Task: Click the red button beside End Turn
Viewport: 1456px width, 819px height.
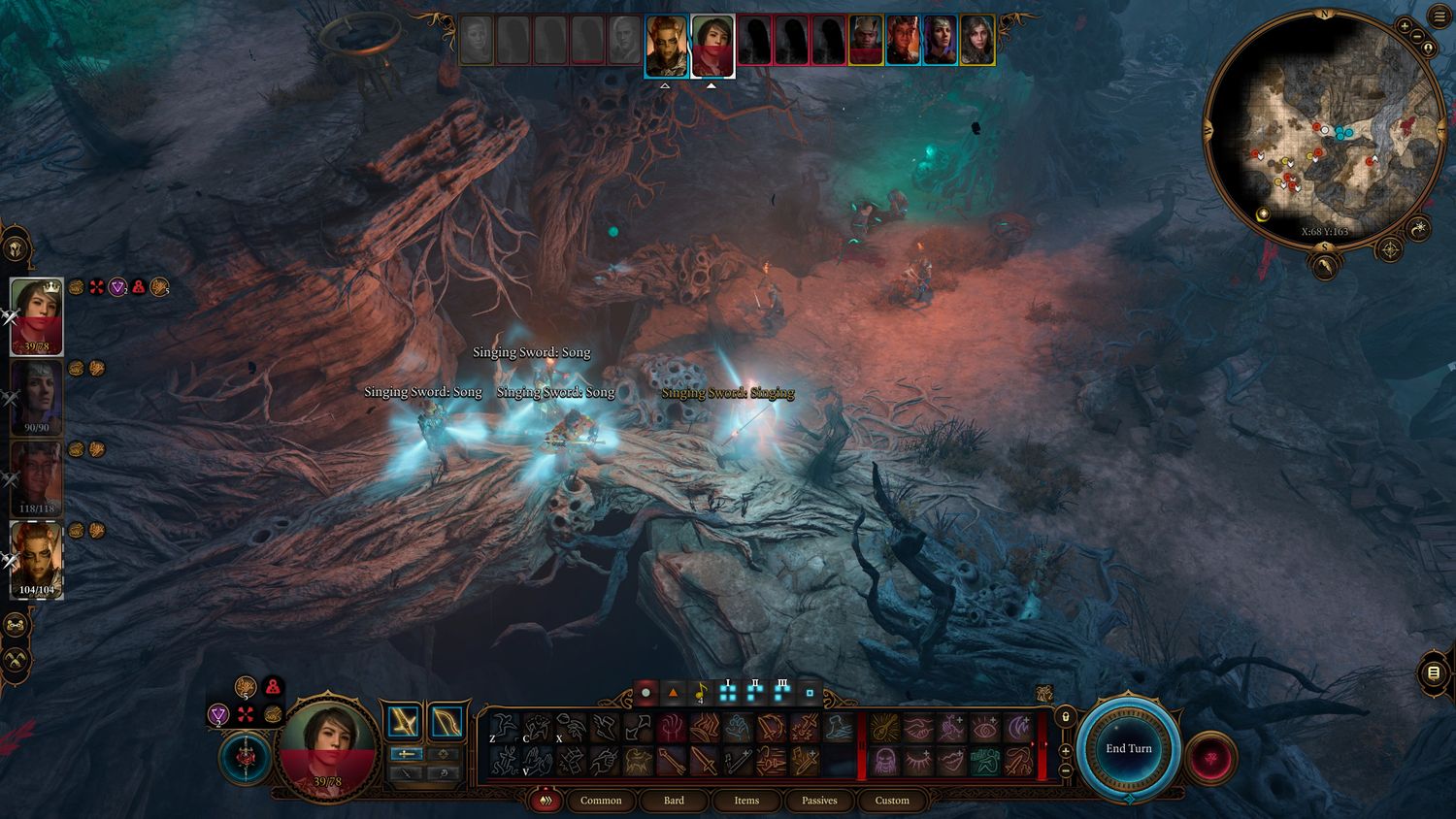Action: 1209,757
